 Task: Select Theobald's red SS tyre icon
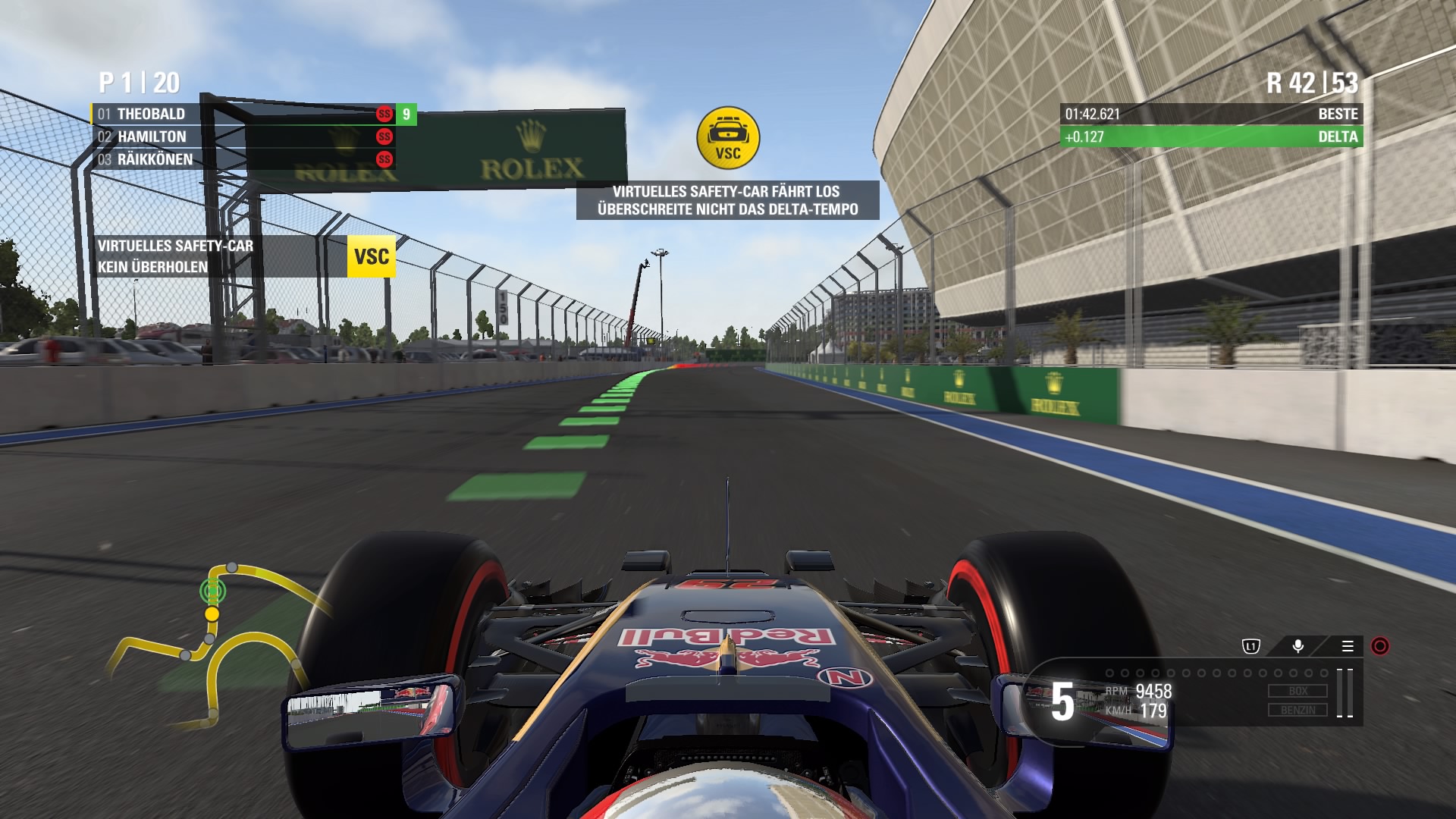coord(385,114)
